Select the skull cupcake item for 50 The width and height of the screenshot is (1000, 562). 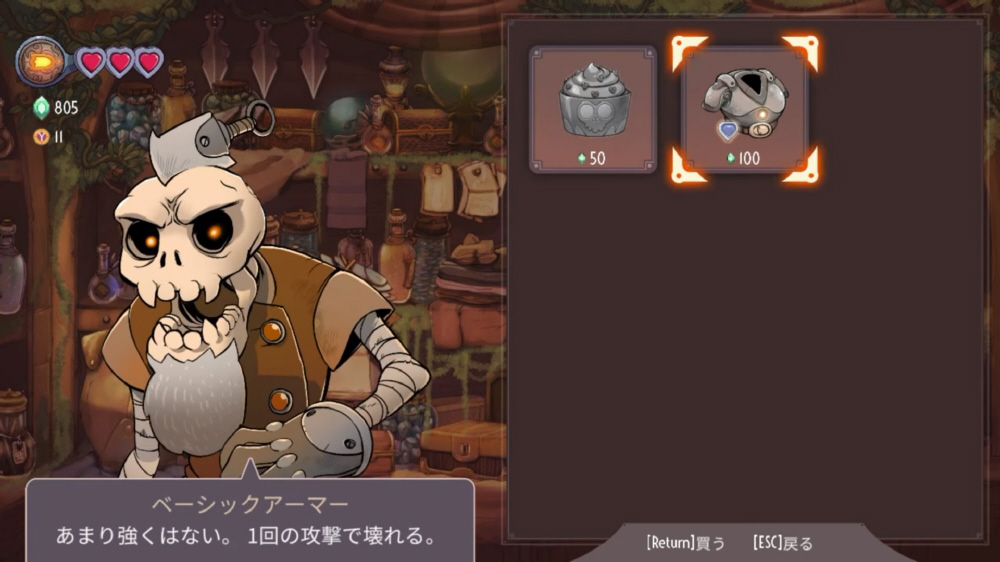593,108
